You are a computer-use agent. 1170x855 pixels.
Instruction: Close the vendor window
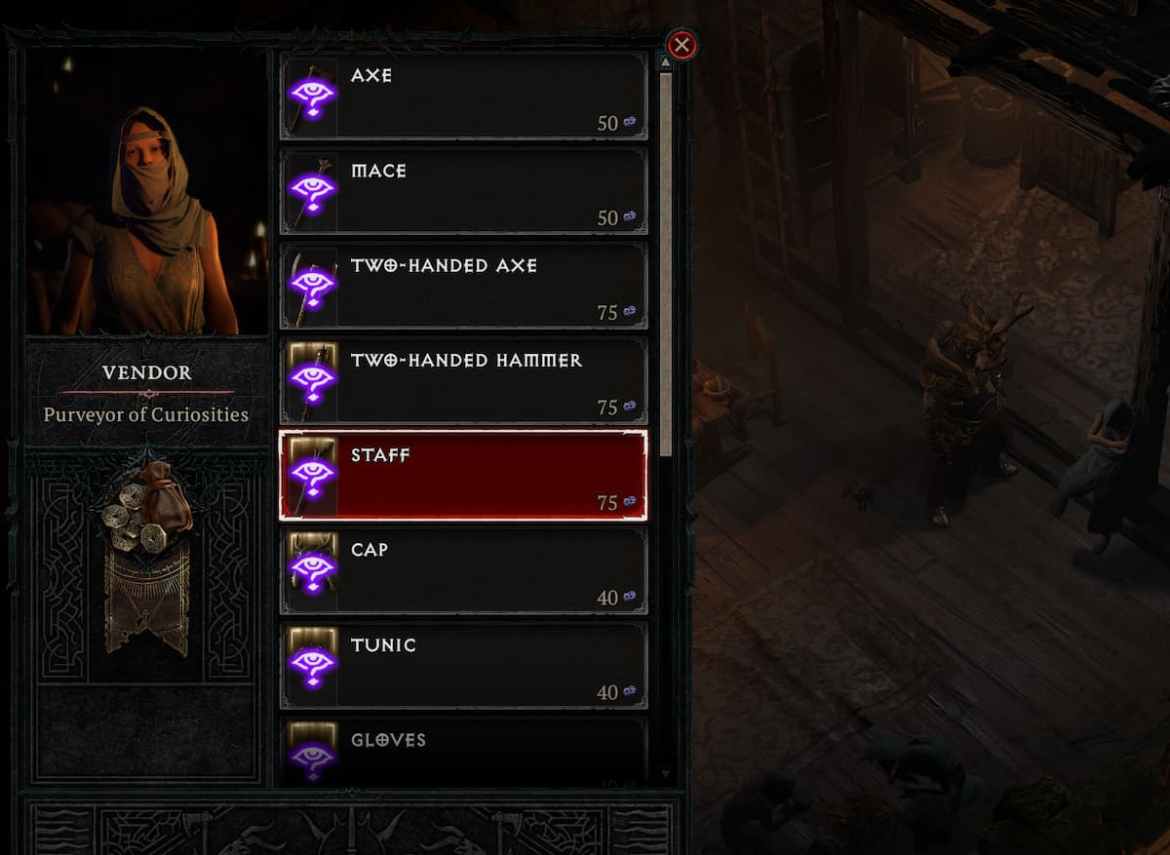681,45
